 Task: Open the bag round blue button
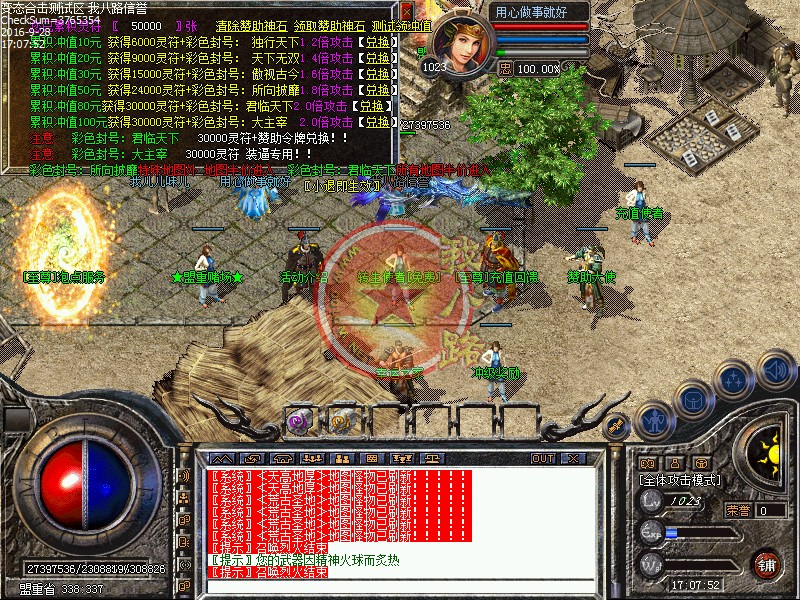pyautogui.click(x=692, y=400)
